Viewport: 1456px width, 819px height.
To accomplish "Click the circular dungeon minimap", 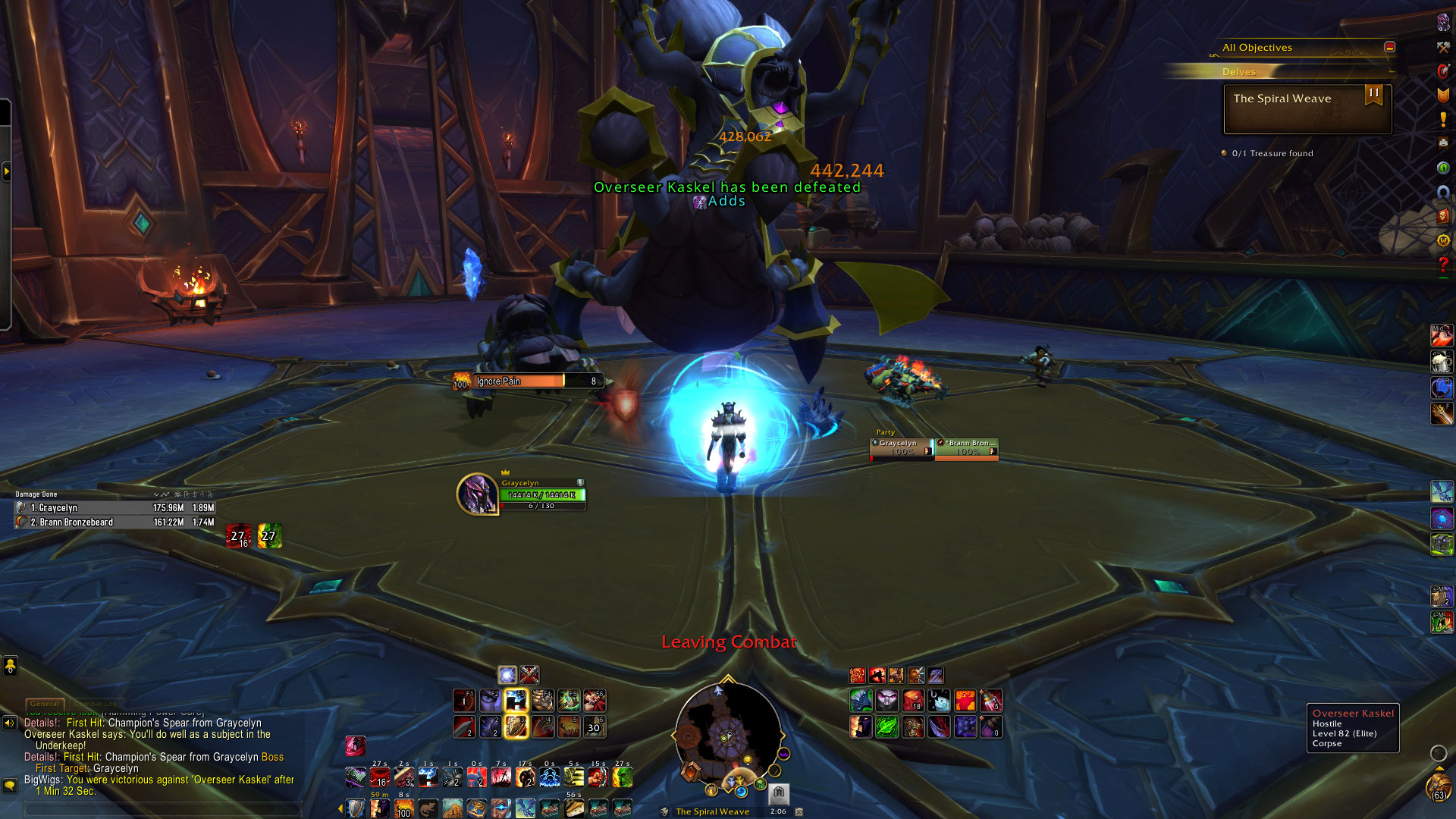I will click(727, 734).
